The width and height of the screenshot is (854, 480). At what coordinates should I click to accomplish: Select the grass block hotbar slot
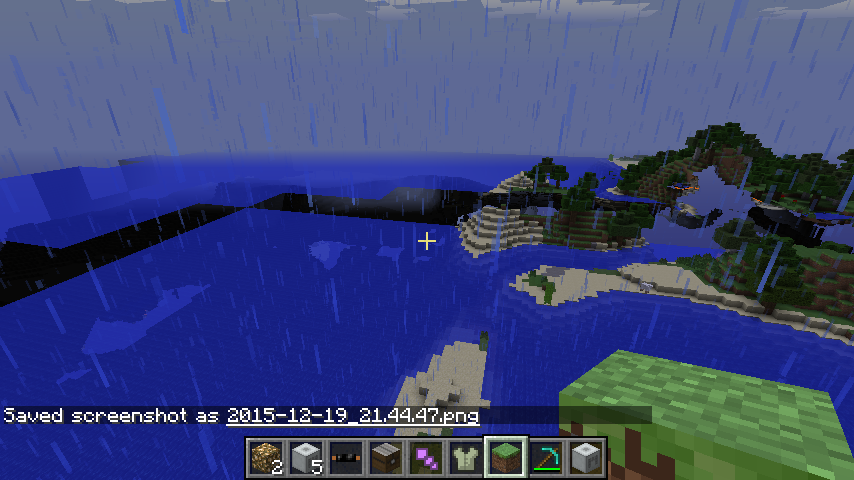click(x=505, y=457)
